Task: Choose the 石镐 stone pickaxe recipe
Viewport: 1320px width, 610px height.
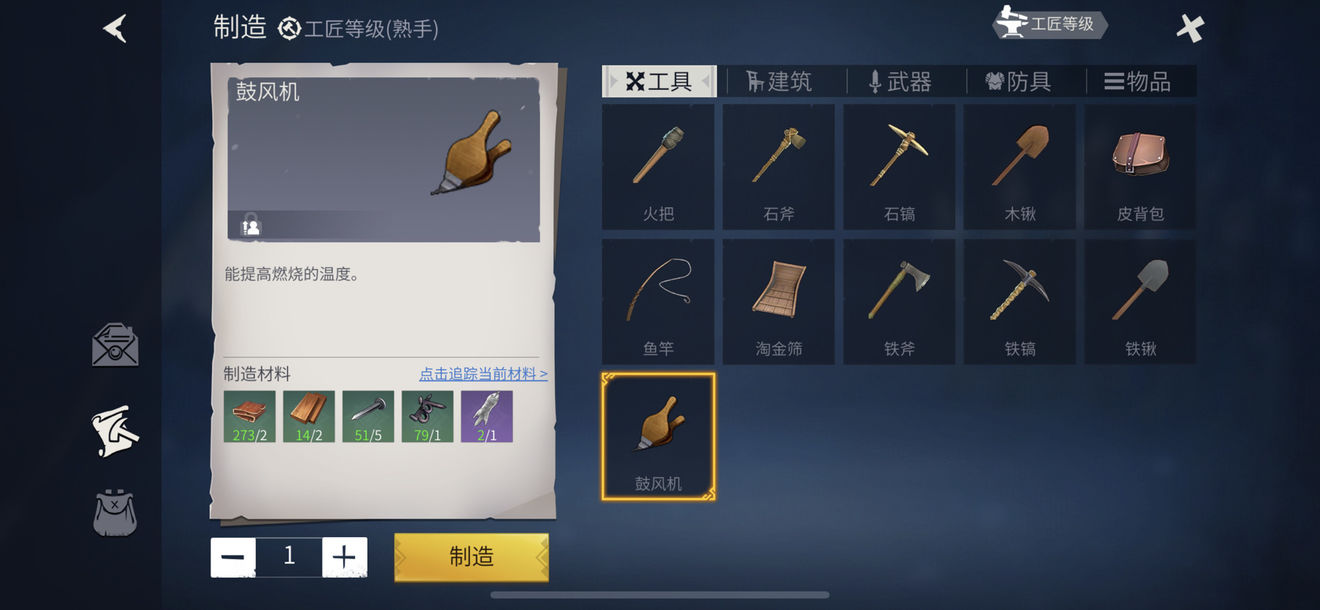Action: click(899, 167)
